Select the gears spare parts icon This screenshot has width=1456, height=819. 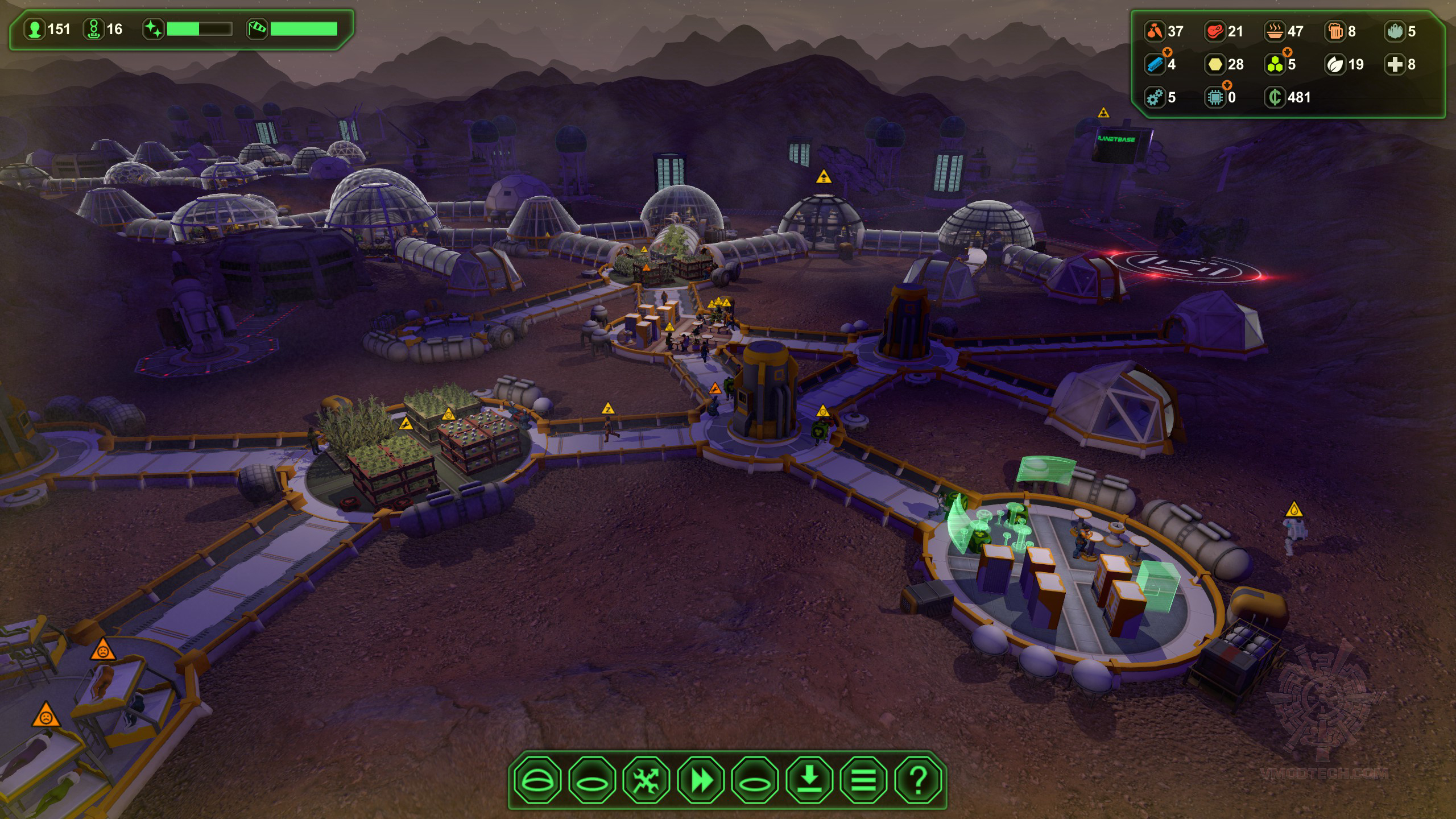tap(1155, 98)
